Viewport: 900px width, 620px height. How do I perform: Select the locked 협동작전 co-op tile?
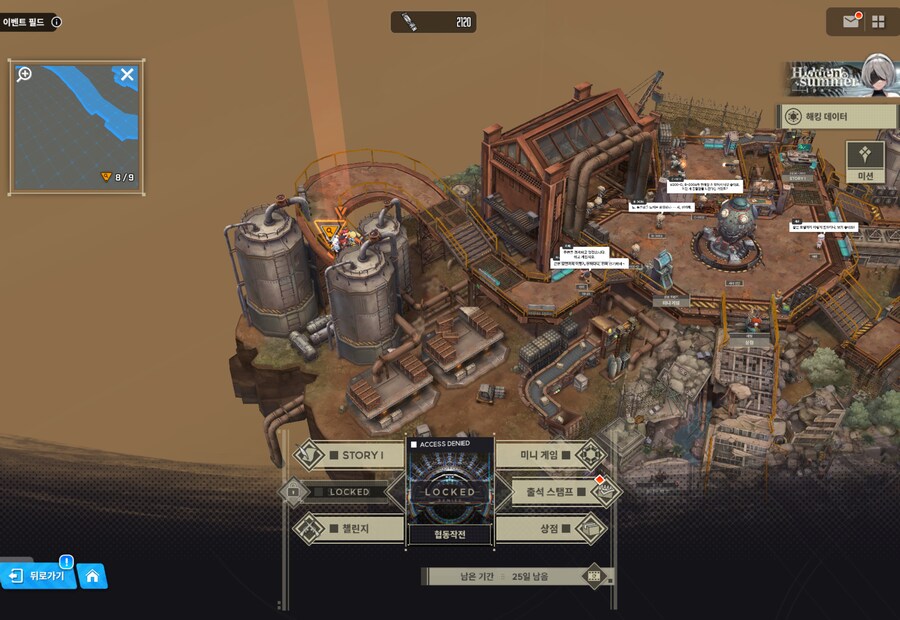pyautogui.click(x=450, y=492)
